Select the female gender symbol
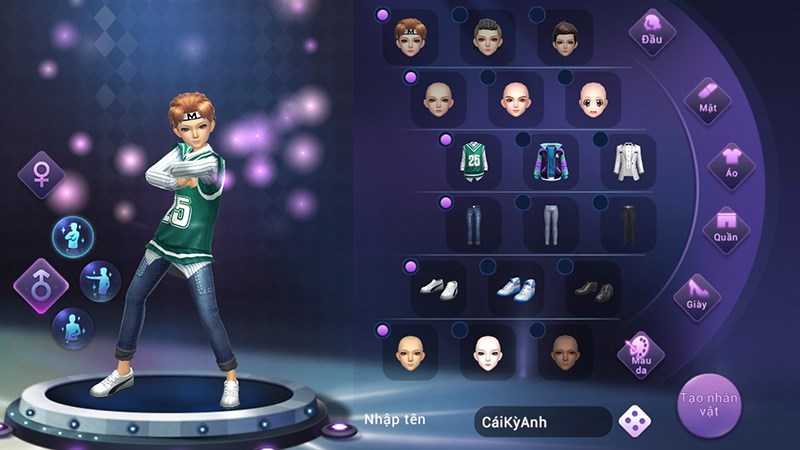 (x=42, y=174)
